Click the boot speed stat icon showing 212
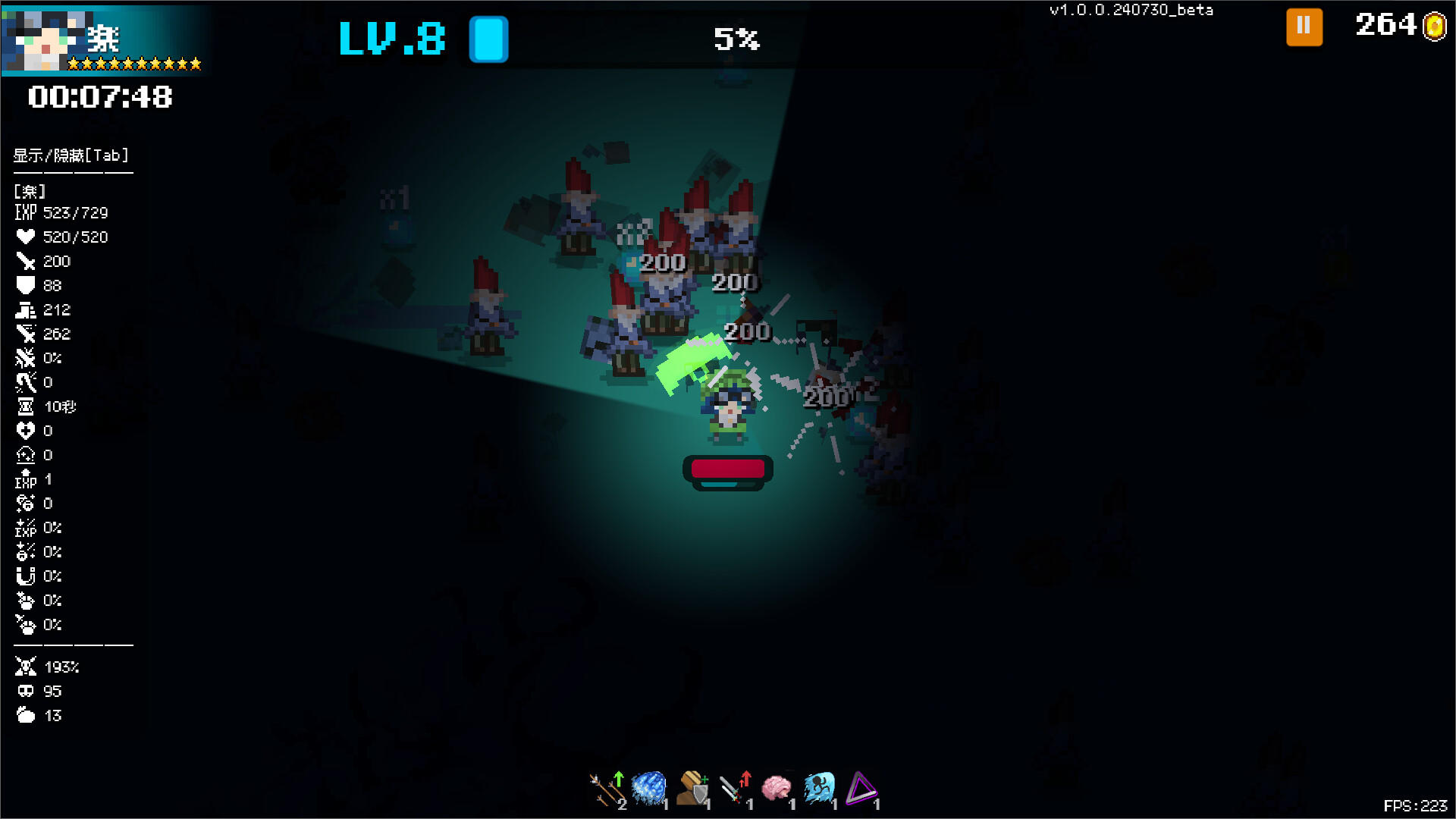This screenshot has height=819, width=1456. point(27,309)
